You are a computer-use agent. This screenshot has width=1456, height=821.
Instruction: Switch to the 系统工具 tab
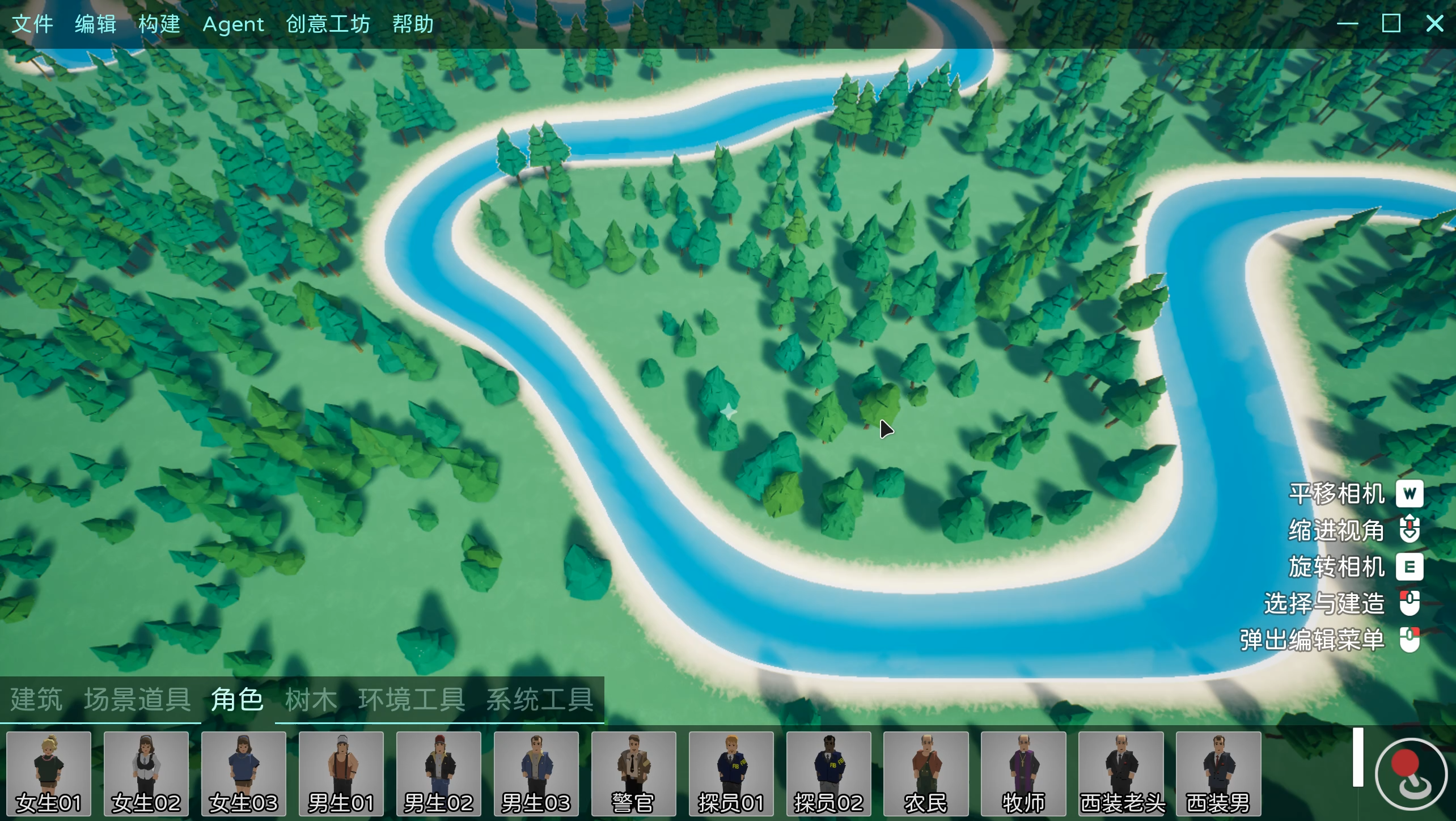coord(540,699)
